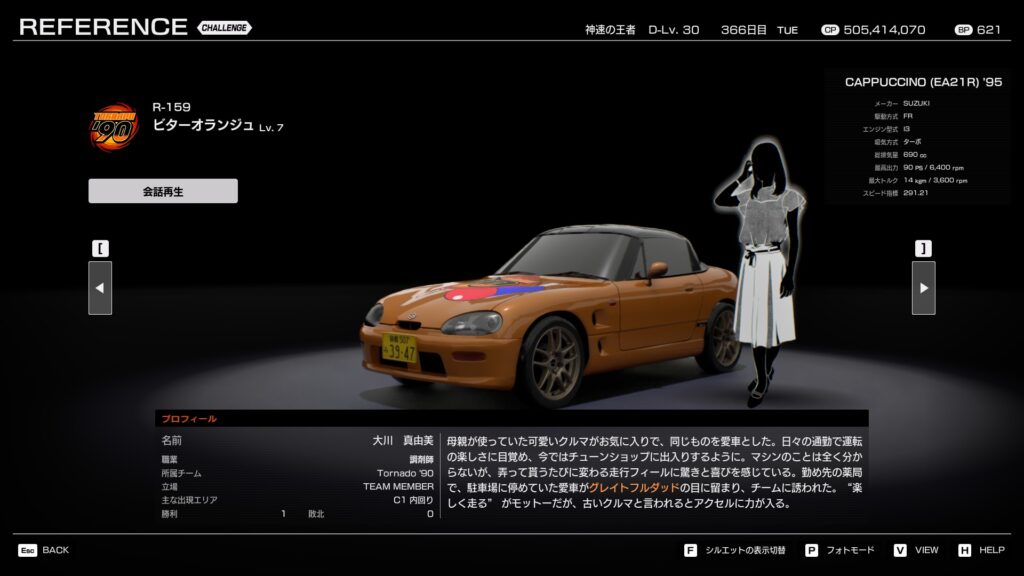
Task: Play the 会話再生 conversation replay
Action: [x=163, y=191]
